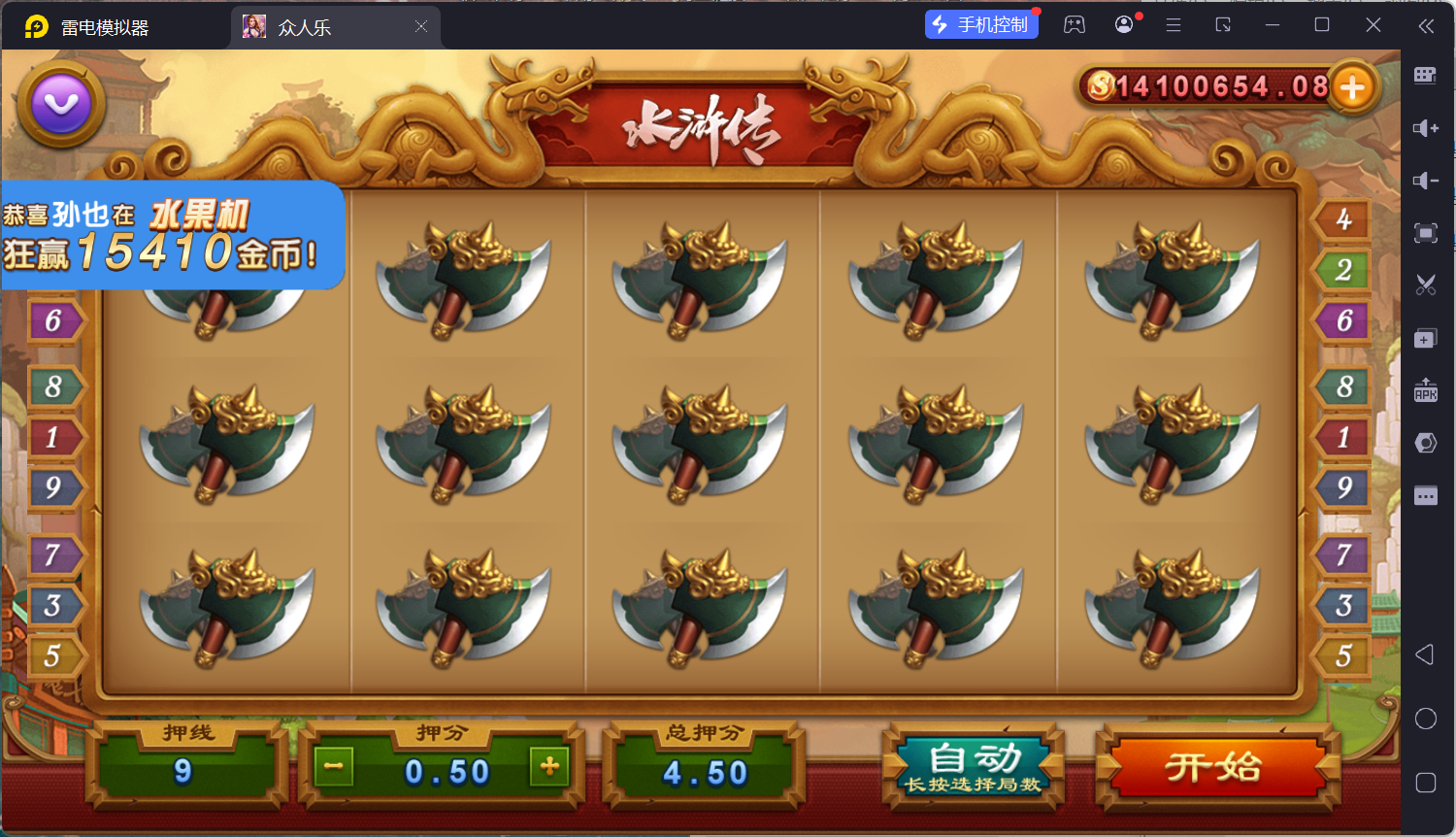Decrease bet with the green minus button
Image resolution: width=1456 pixels, height=837 pixels.
(334, 767)
